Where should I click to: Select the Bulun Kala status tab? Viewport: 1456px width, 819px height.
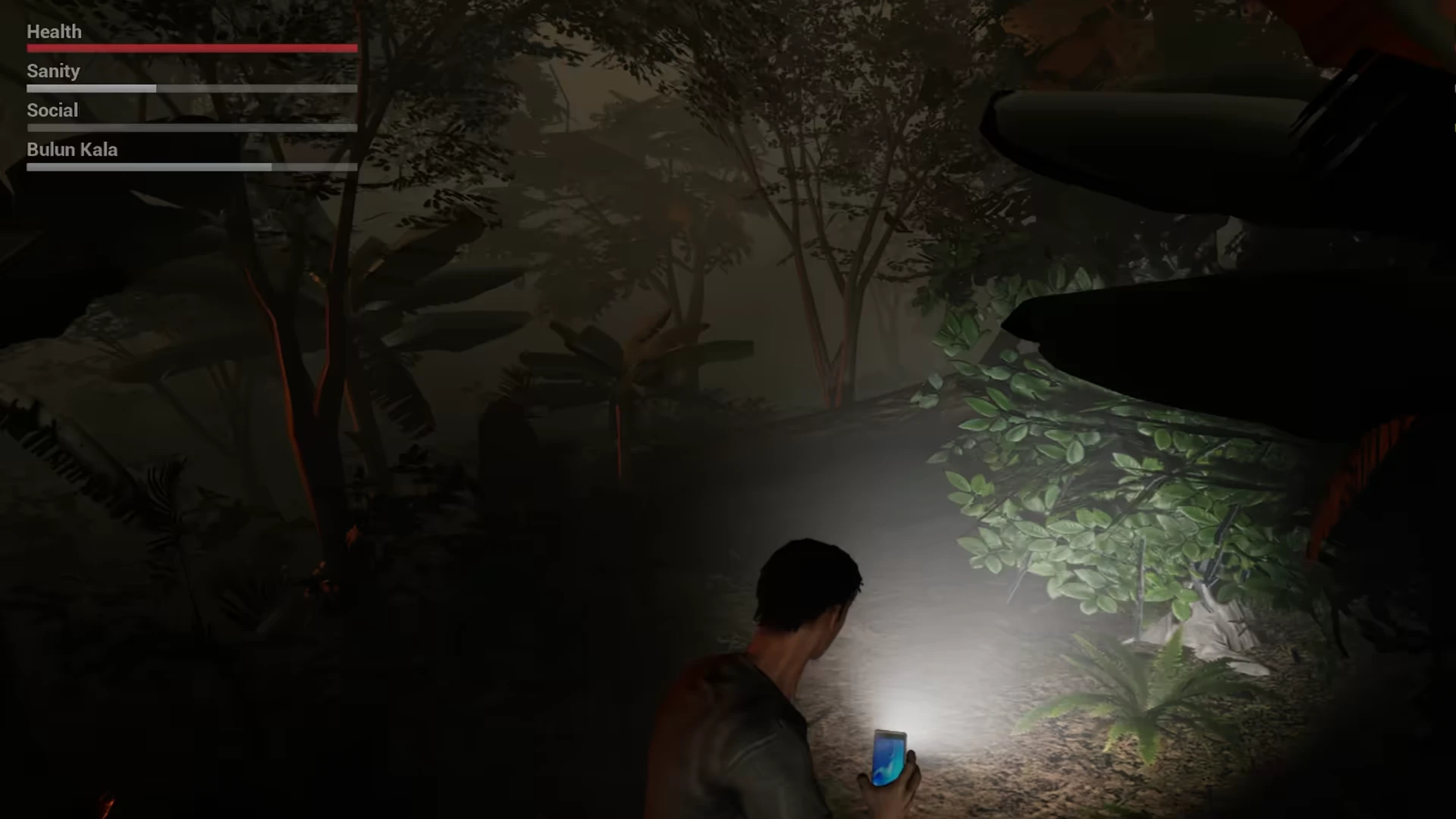[72, 149]
